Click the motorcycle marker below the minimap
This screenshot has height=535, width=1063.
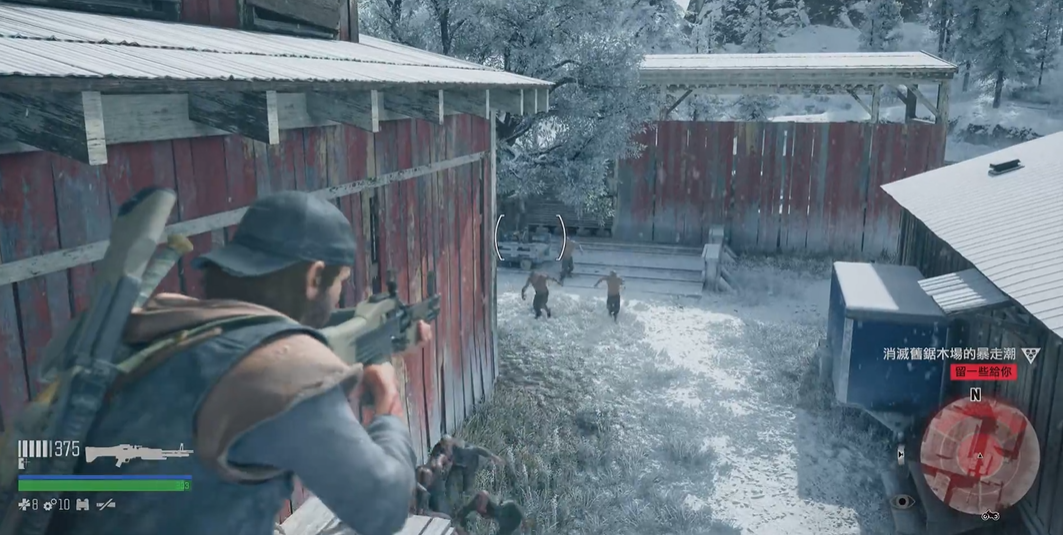point(990,516)
